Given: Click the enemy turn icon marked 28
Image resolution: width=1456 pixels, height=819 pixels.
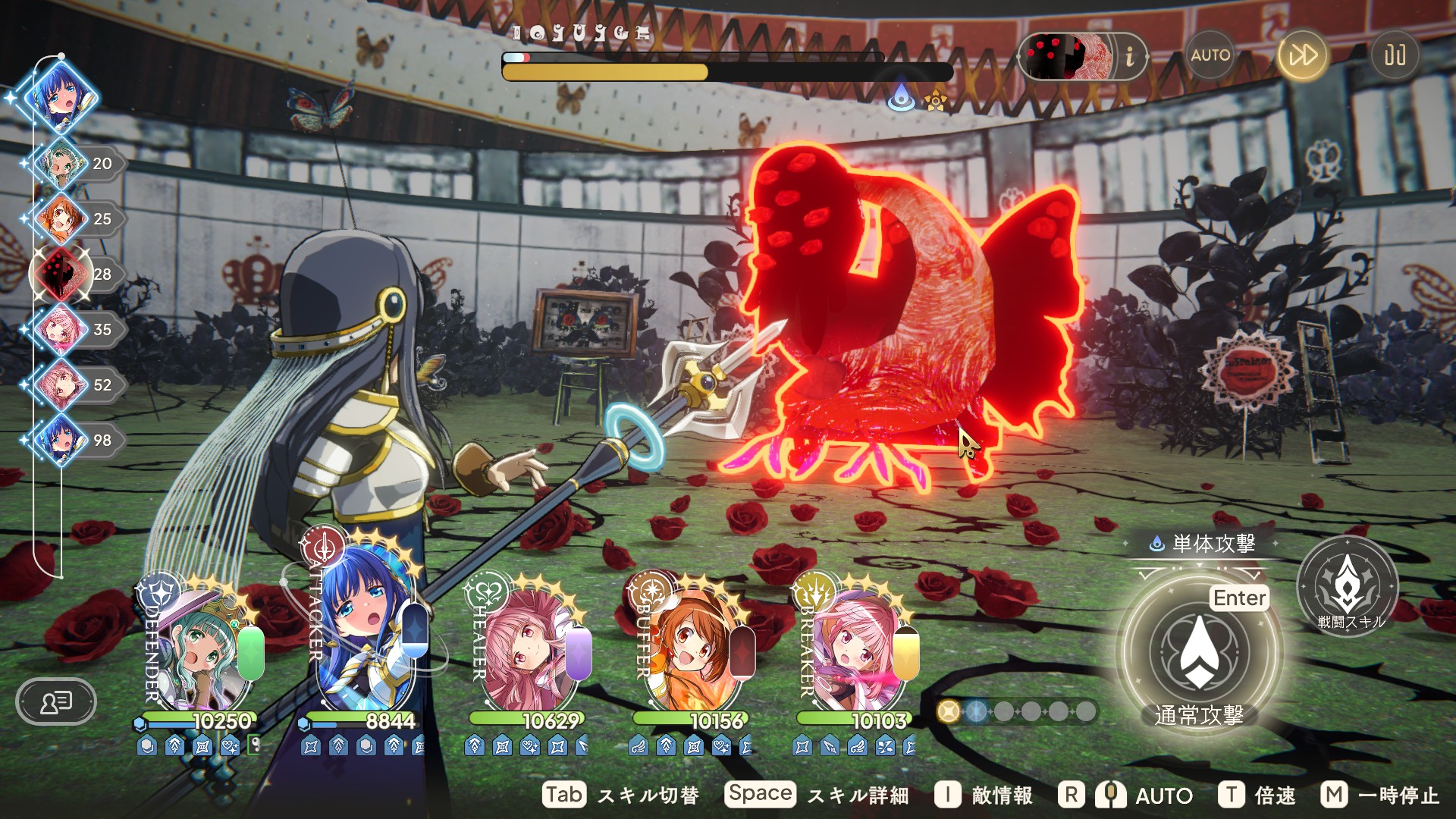Looking at the screenshot, I should click(62, 274).
